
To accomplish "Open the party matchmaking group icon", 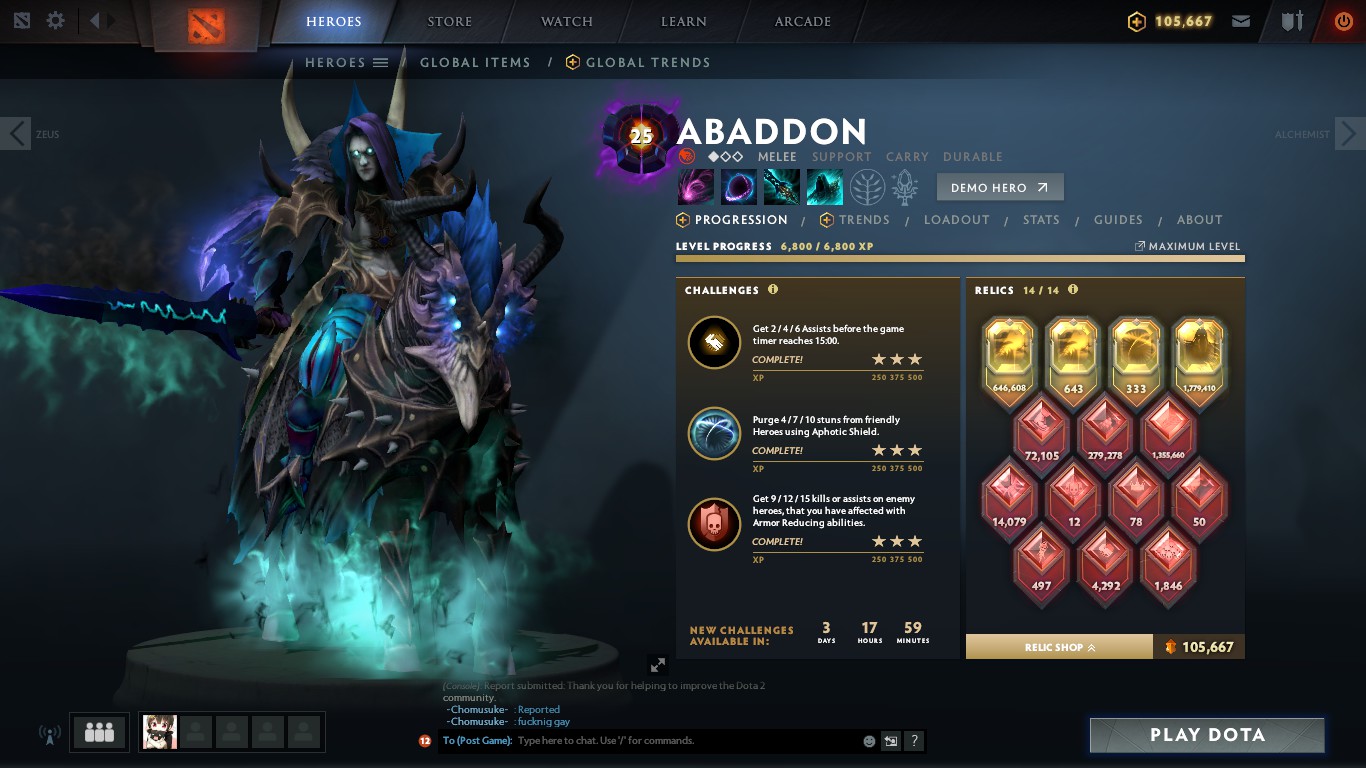I will pyautogui.click(x=98, y=732).
